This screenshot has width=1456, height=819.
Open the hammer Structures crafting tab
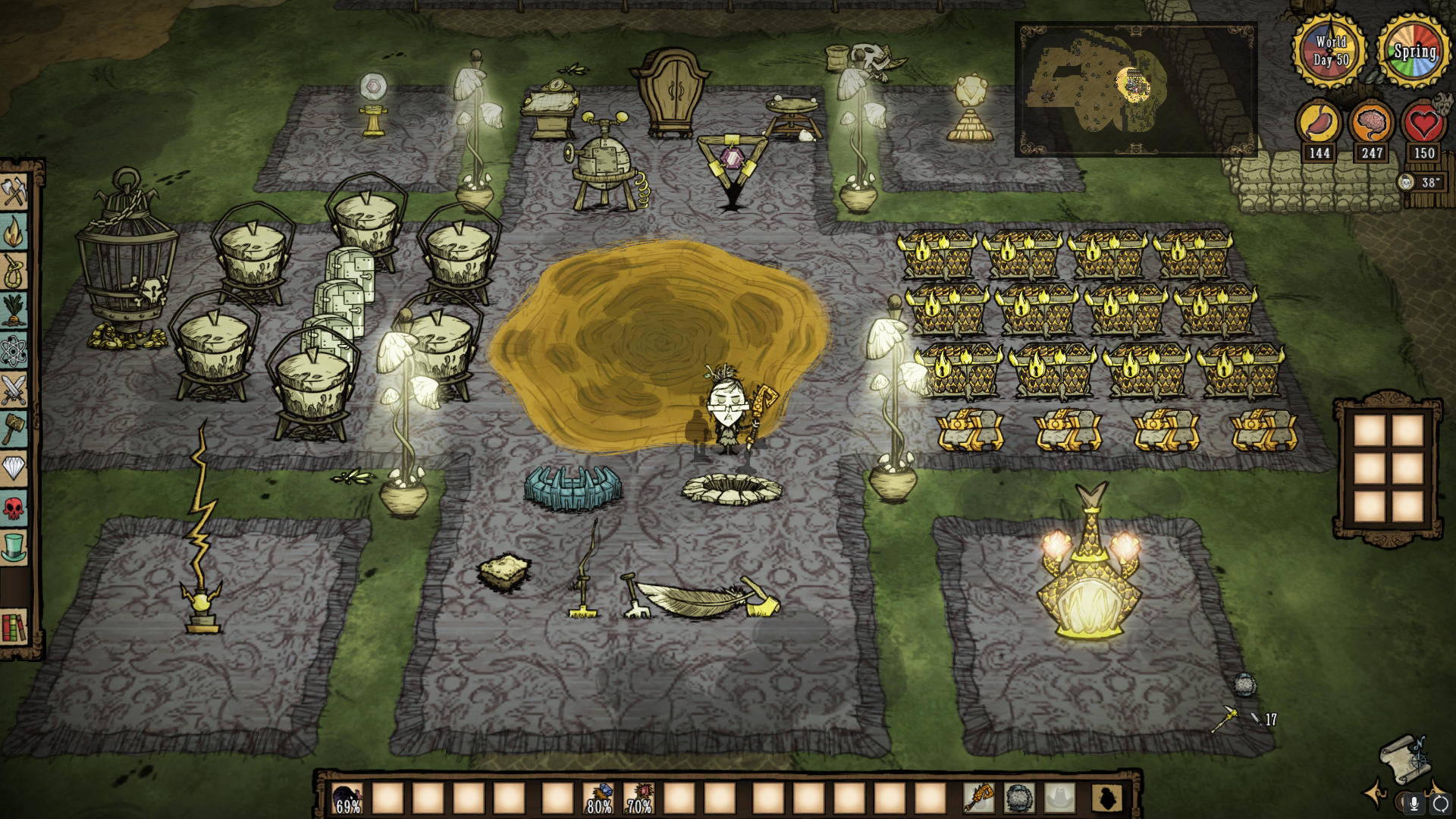[14, 429]
